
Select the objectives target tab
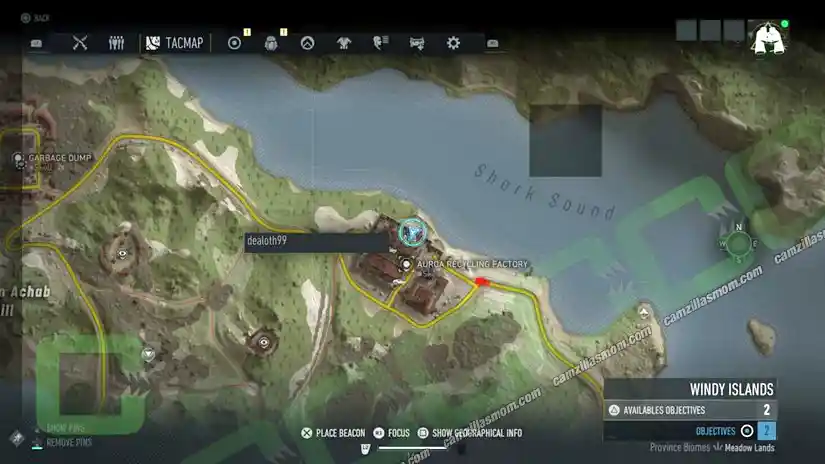point(235,43)
